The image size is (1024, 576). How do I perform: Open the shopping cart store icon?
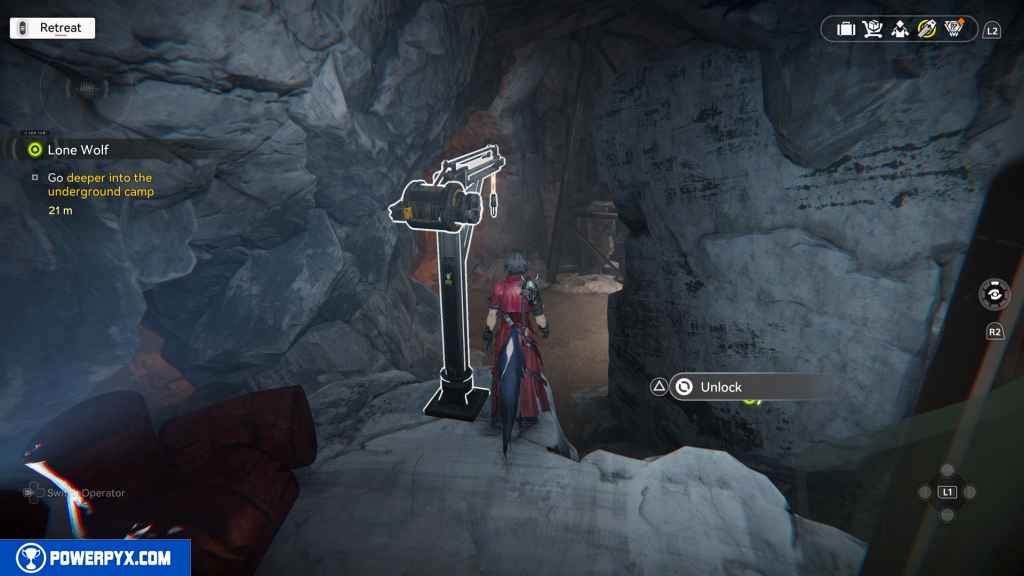pos(873,29)
